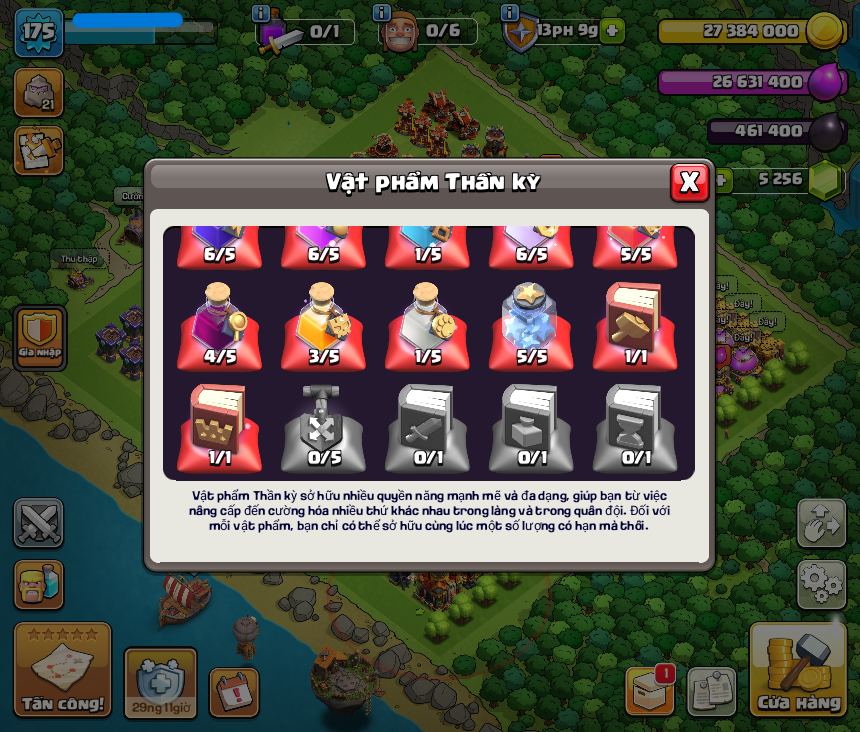The height and width of the screenshot is (732, 860).
Task: Click the level 175 experience badge
Action: [39, 32]
